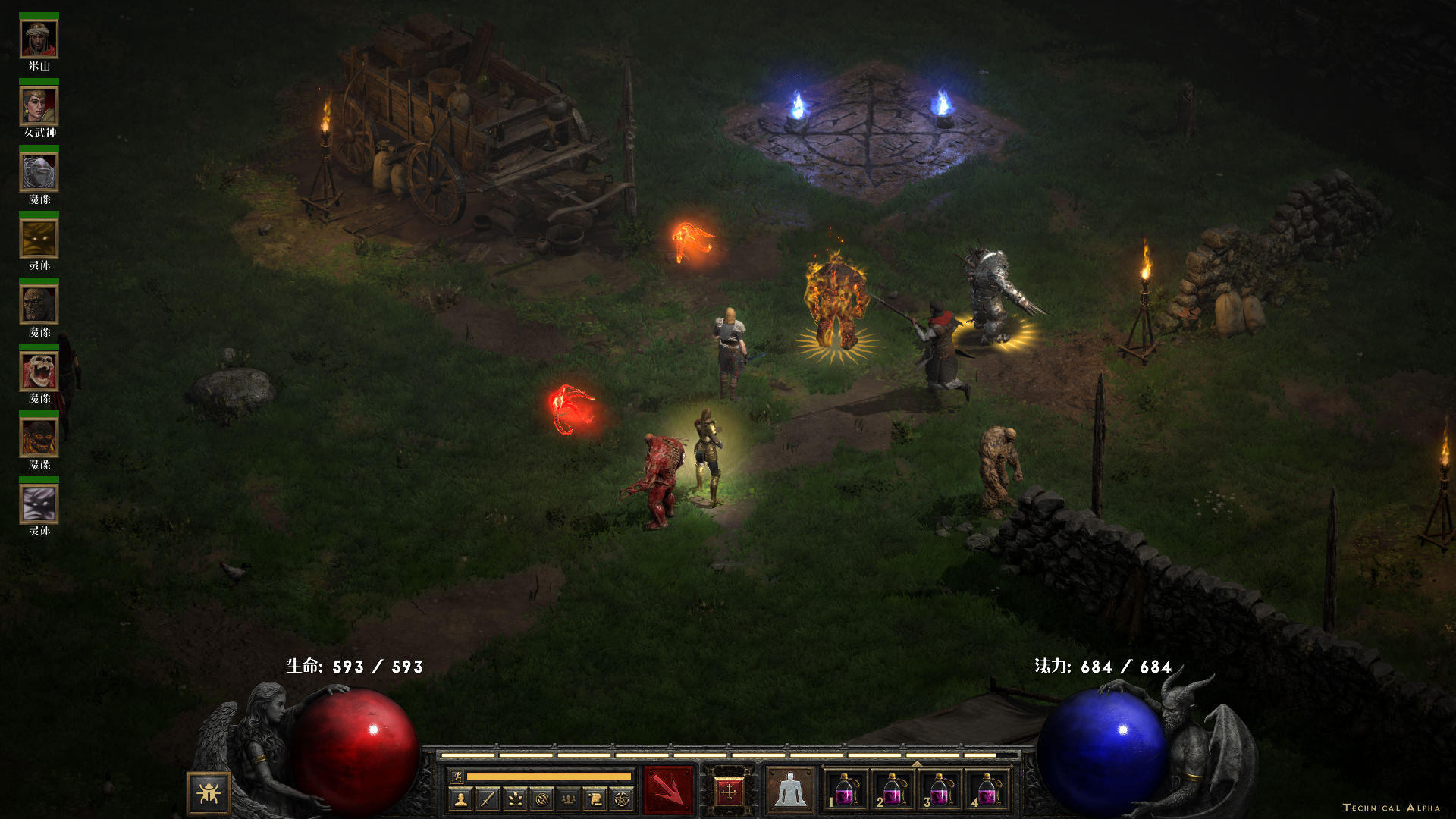This screenshot has width=1456, height=819.
Task: Select the fire golem portrait
Action: coord(39,438)
